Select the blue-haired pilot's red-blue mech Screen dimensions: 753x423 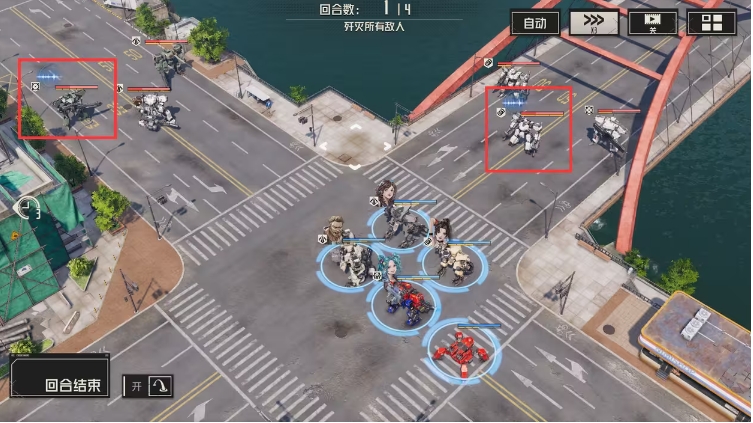pyautogui.click(x=408, y=301)
